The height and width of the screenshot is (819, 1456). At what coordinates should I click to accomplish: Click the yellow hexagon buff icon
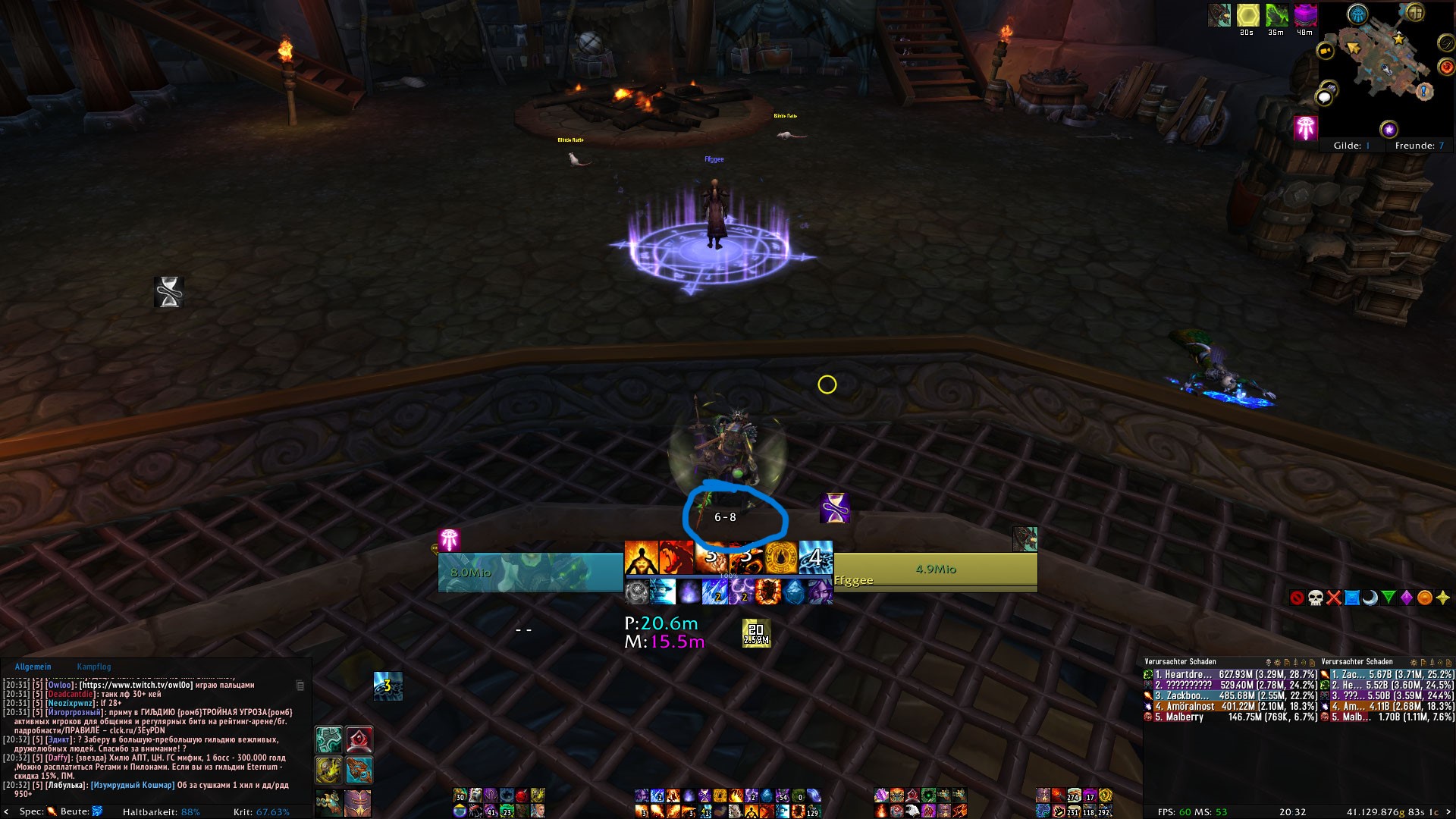point(1247,15)
